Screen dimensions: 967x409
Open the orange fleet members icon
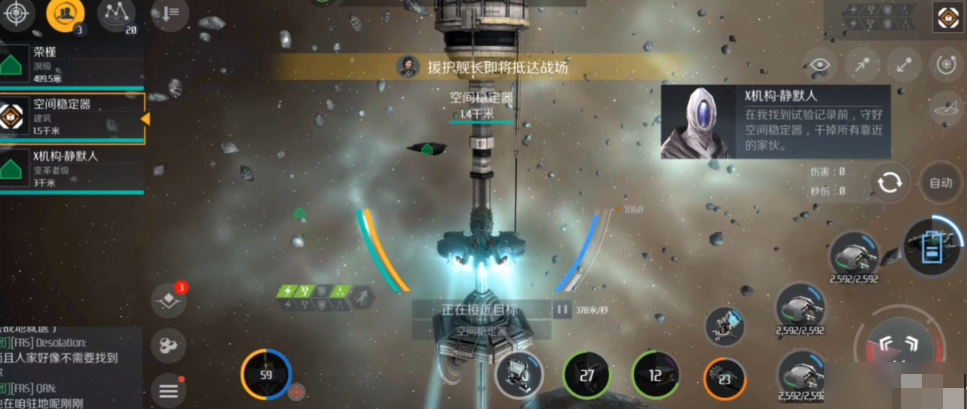coord(65,13)
